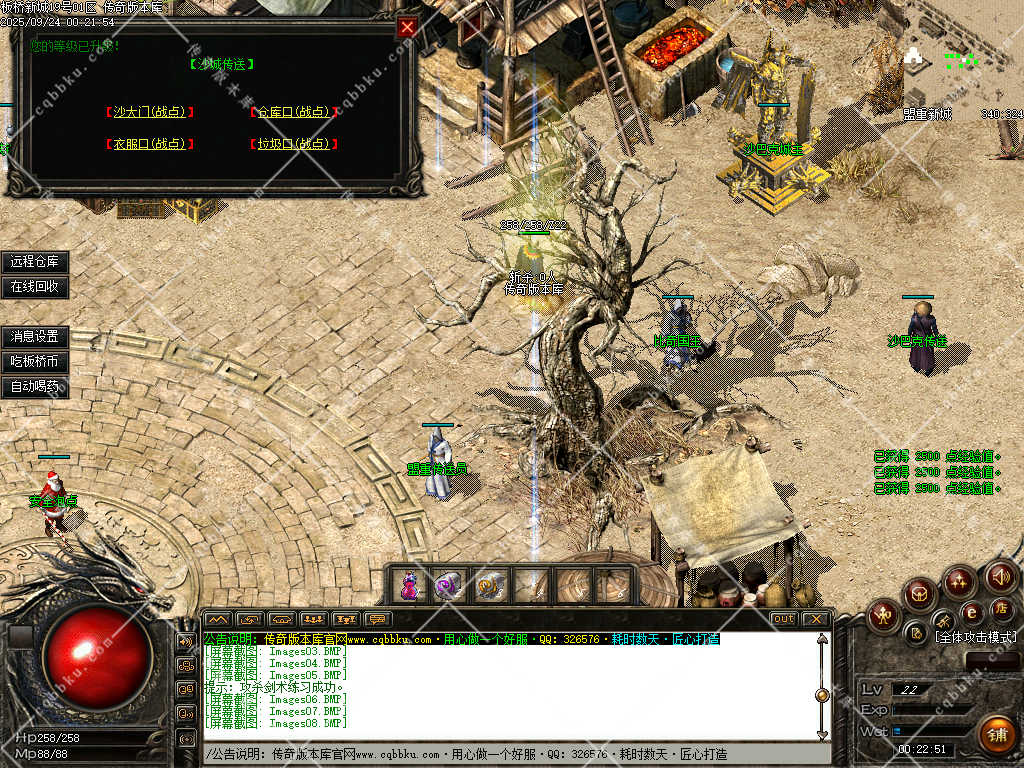Select 衣服口(战点) destination
The width and height of the screenshot is (1024, 768).
[x=150, y=144]
